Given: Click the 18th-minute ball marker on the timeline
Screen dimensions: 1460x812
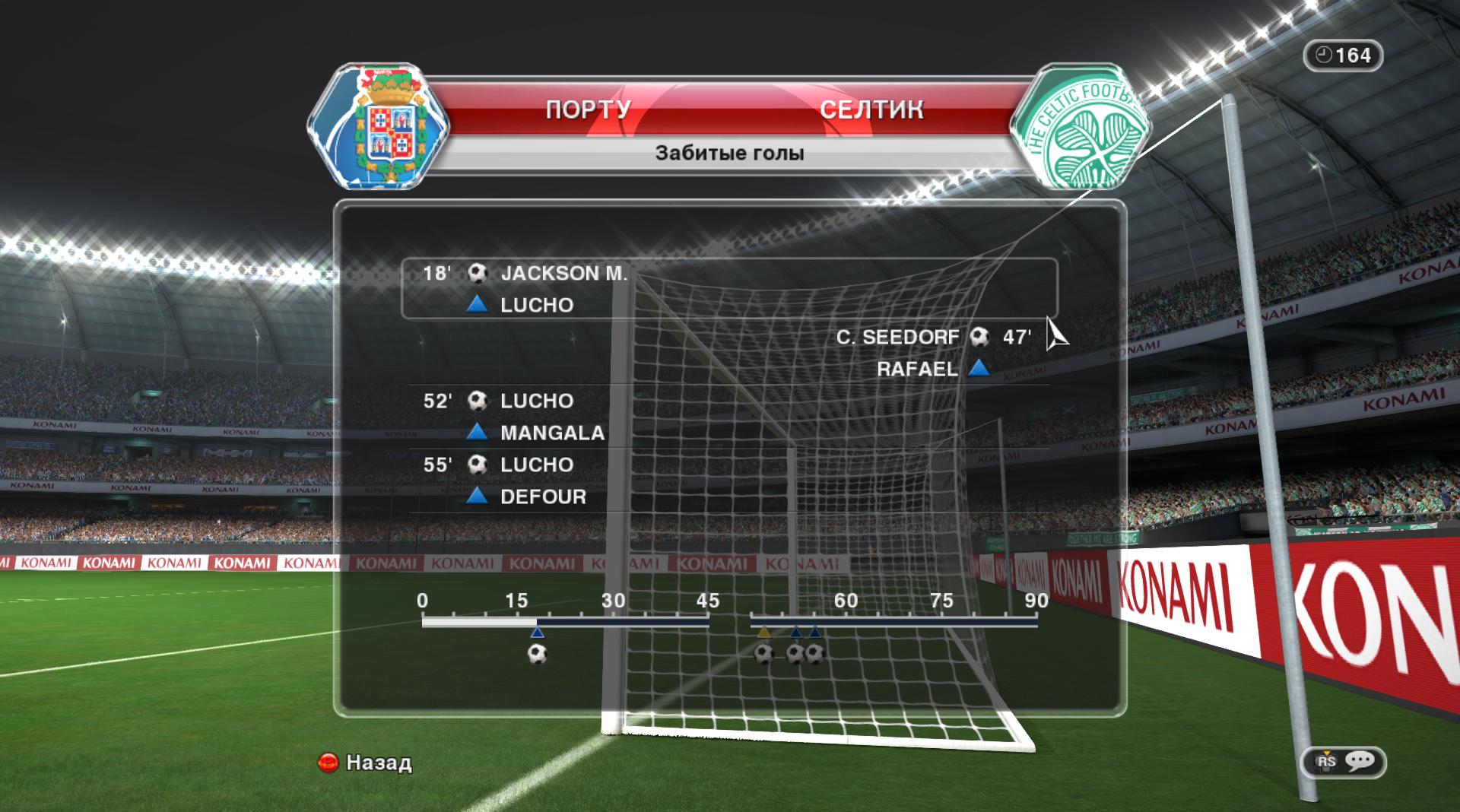Looking at the screenshot, I should point(537,653).
